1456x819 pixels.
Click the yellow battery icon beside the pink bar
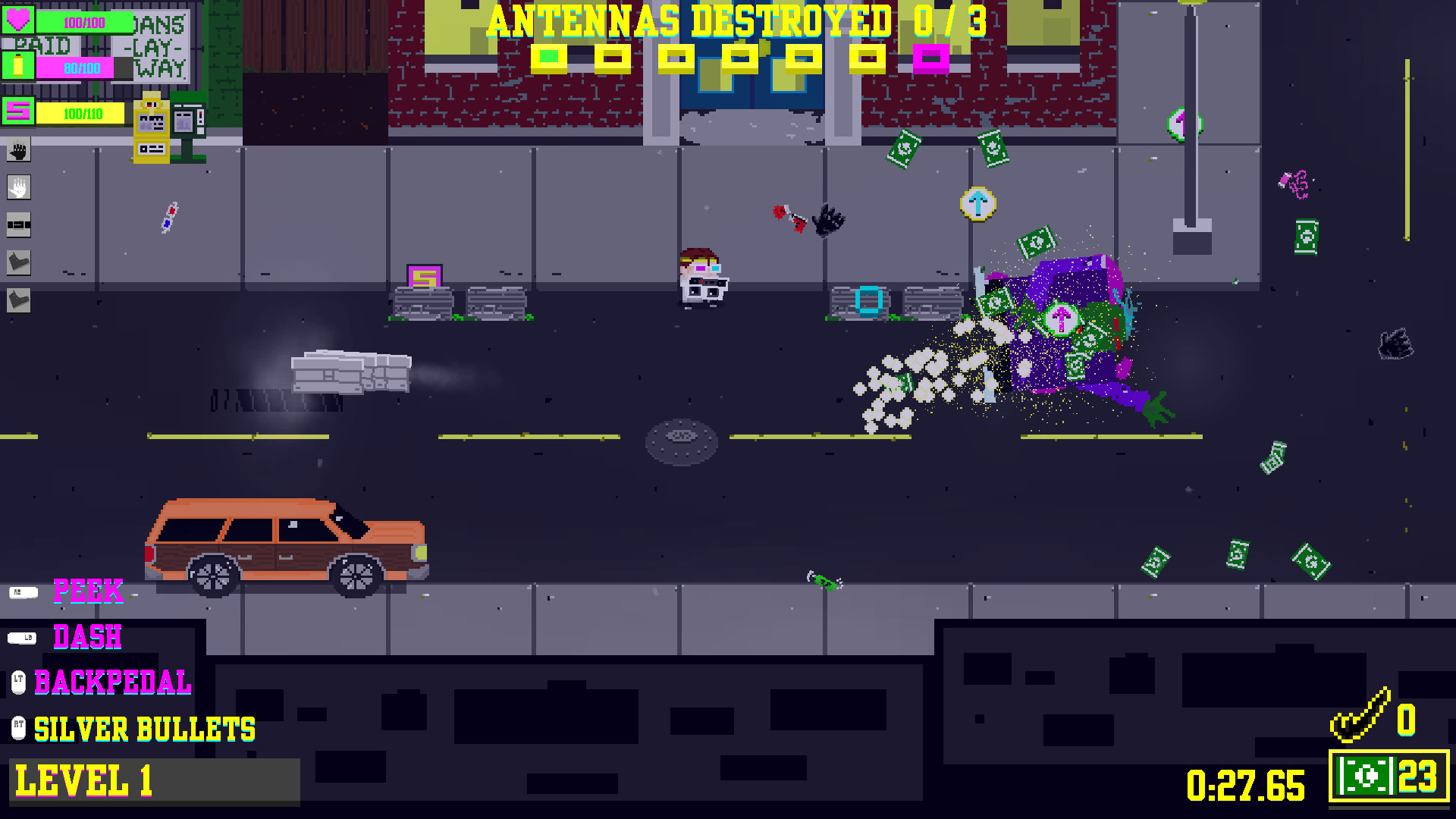[17, 66]
